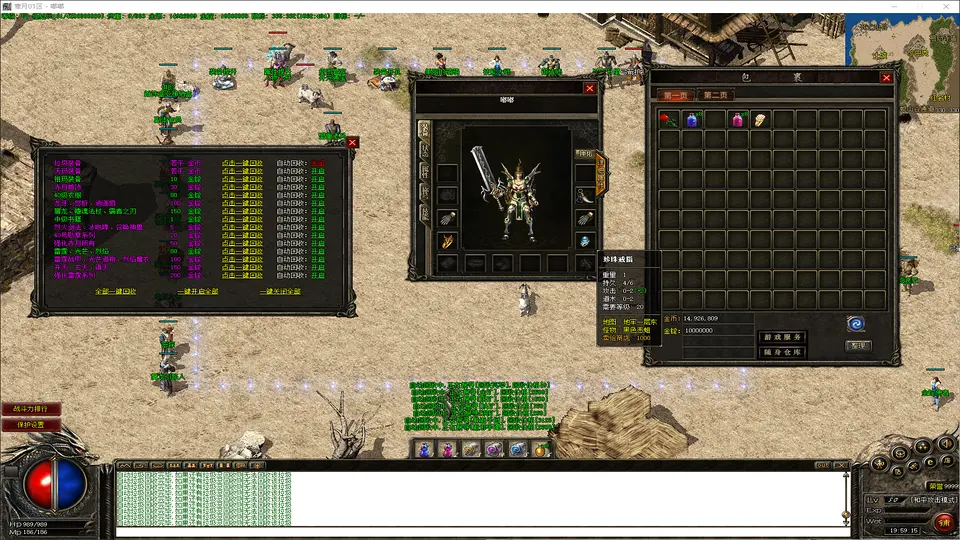
Task: Select the blue potion in the bag
Action: (691, 120)
